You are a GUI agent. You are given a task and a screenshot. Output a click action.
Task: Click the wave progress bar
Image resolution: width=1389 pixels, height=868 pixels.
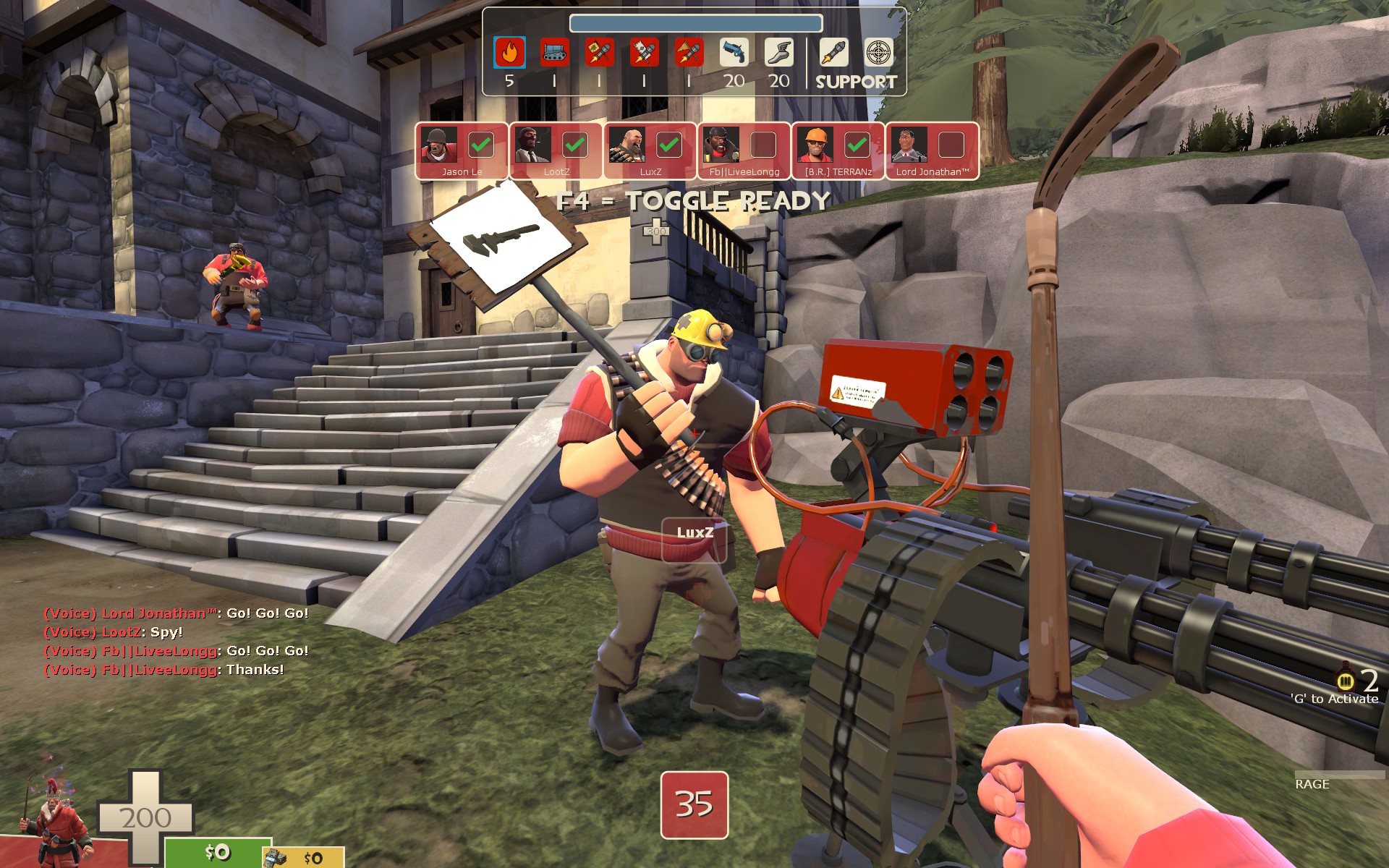695,23
